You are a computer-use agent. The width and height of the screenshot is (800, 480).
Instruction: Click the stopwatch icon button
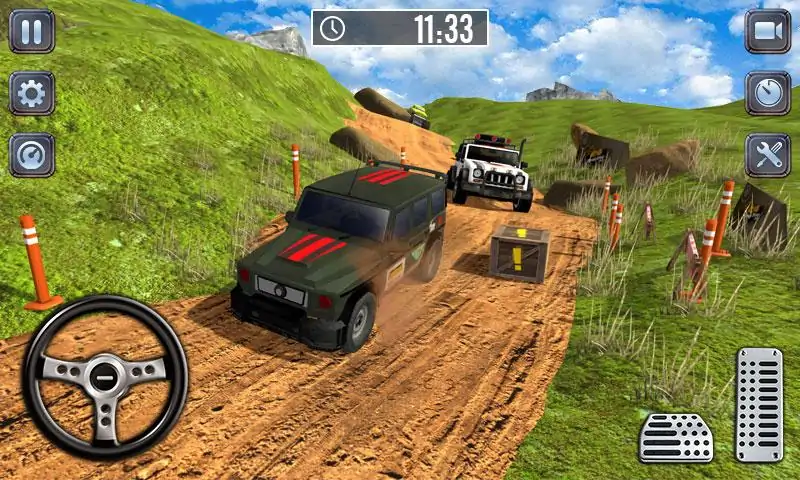click(767, 94)
